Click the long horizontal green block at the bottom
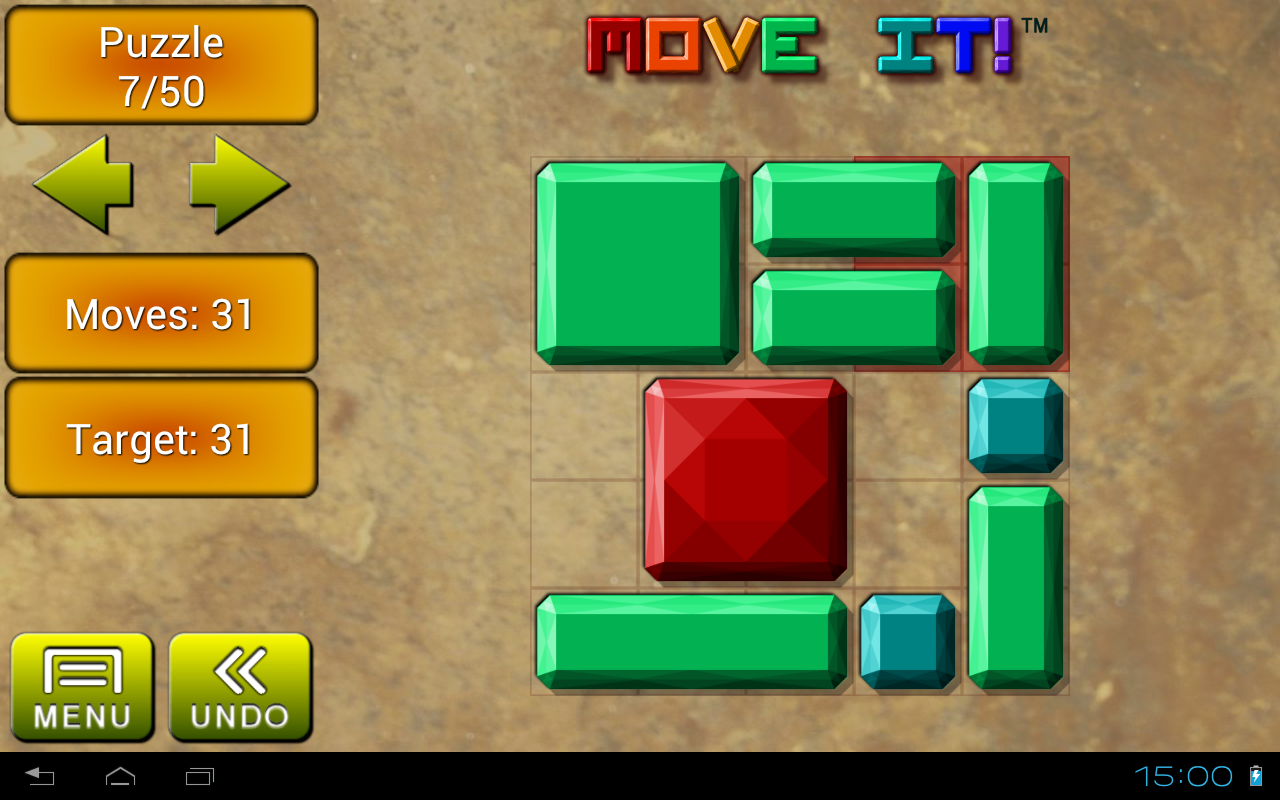 pos(690,641)
